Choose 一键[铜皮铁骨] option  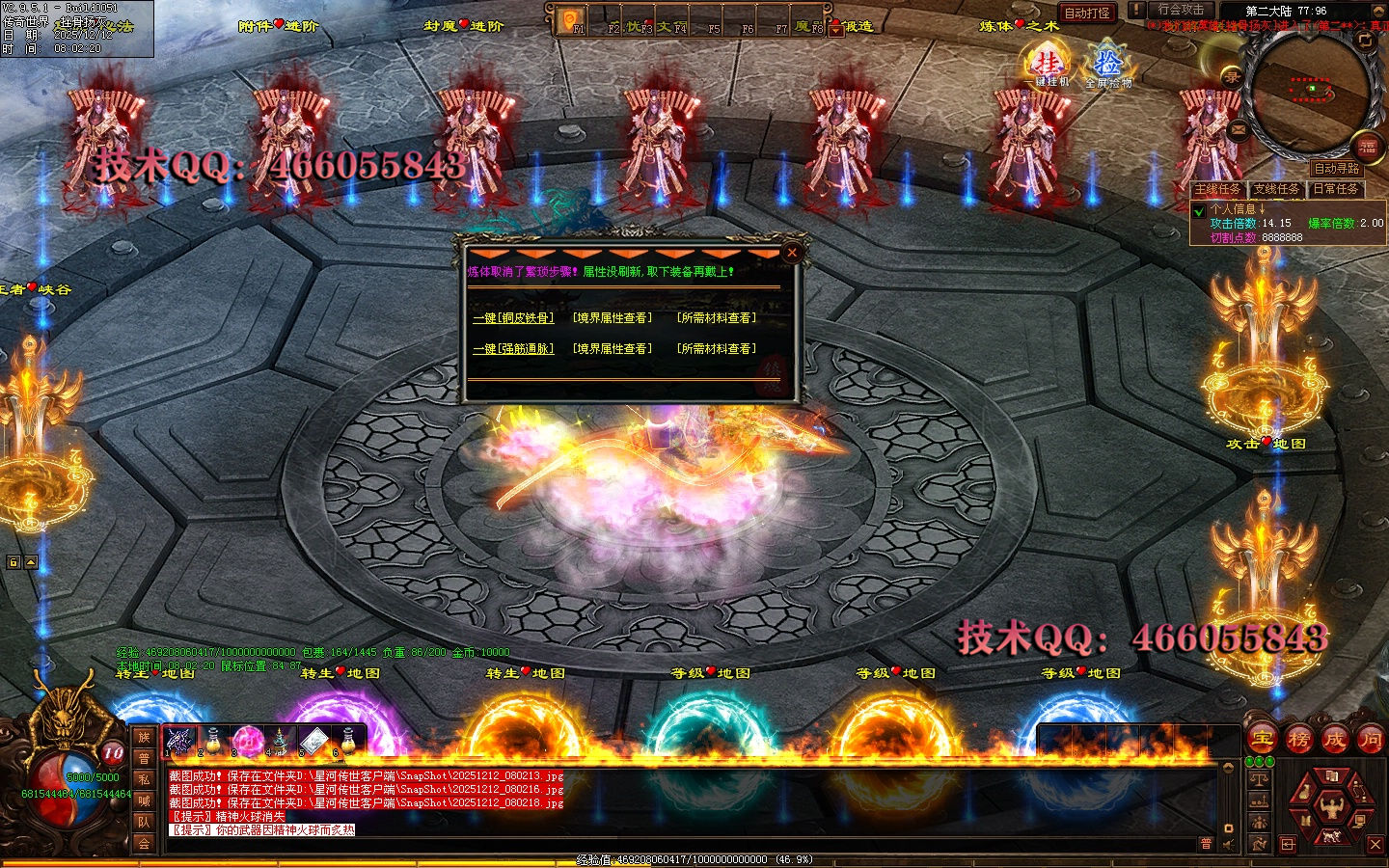click(x=513, y=317)
